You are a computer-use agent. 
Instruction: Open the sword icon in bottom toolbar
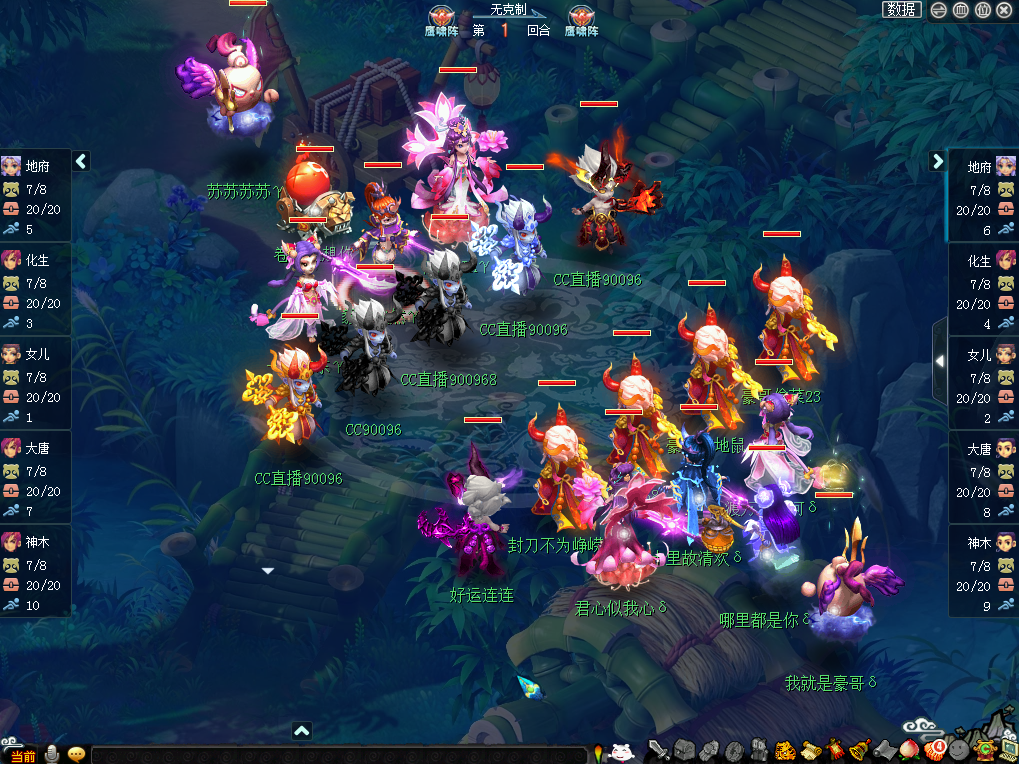tap(658, 749)
